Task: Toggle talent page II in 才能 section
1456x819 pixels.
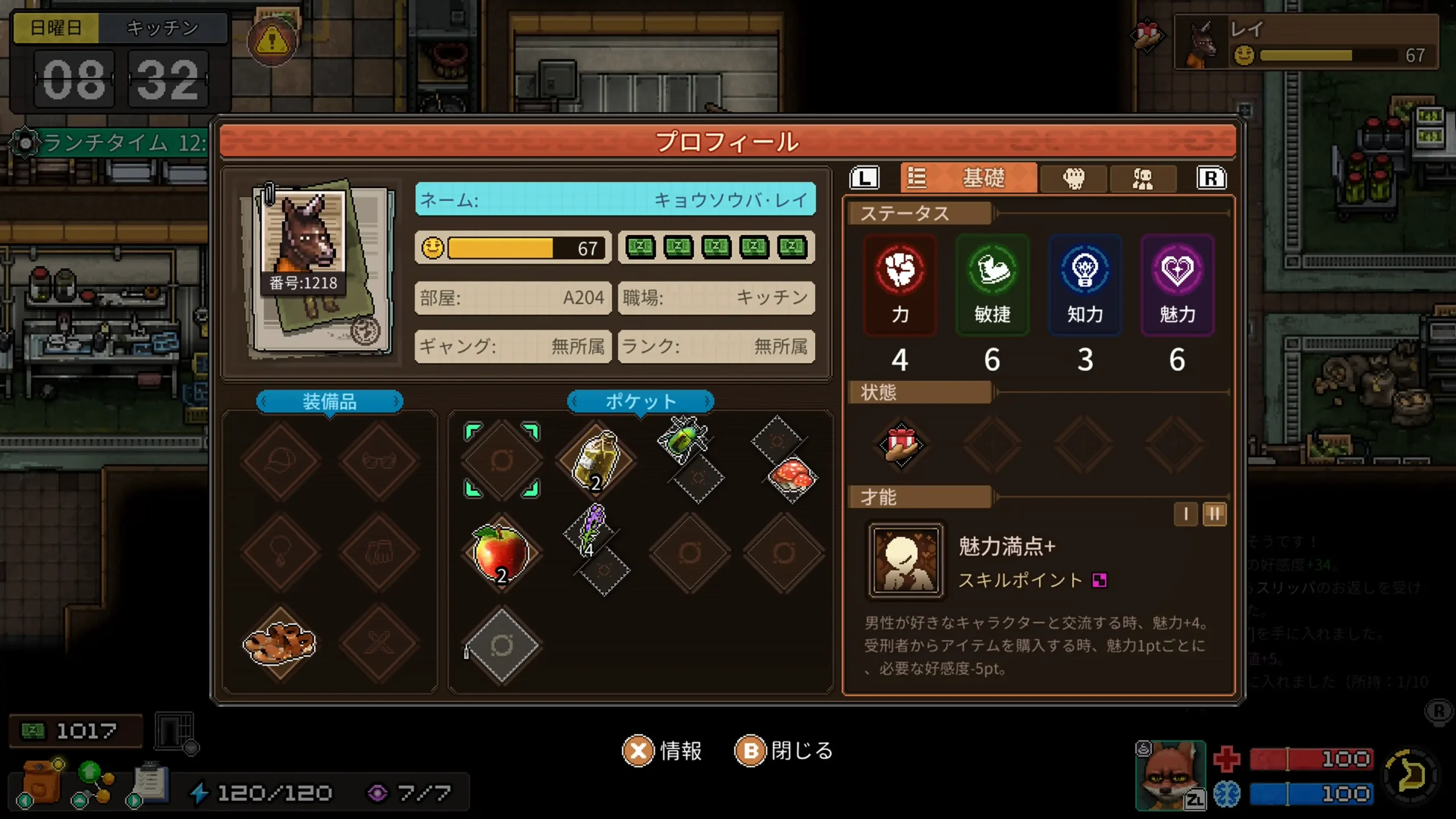Action: [1215, 515]
